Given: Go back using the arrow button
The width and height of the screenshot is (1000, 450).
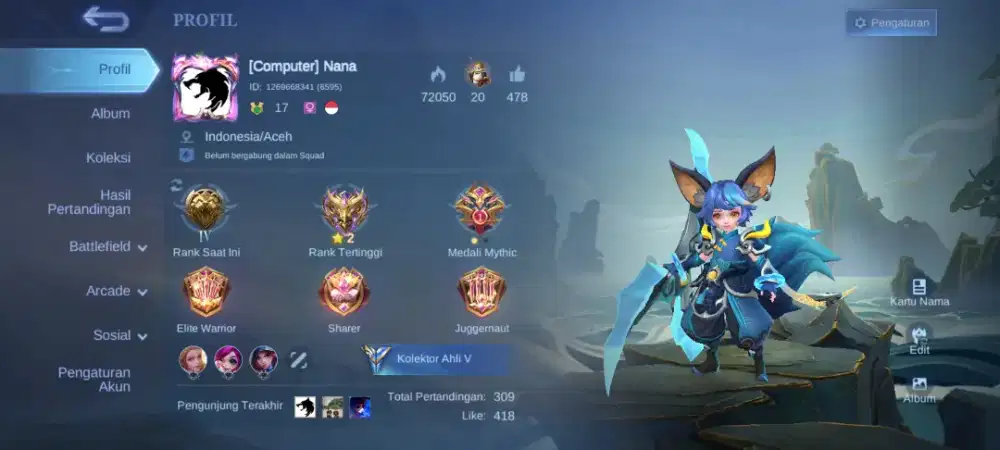Looking at the screenshot, I should click(x=105, y=18).
